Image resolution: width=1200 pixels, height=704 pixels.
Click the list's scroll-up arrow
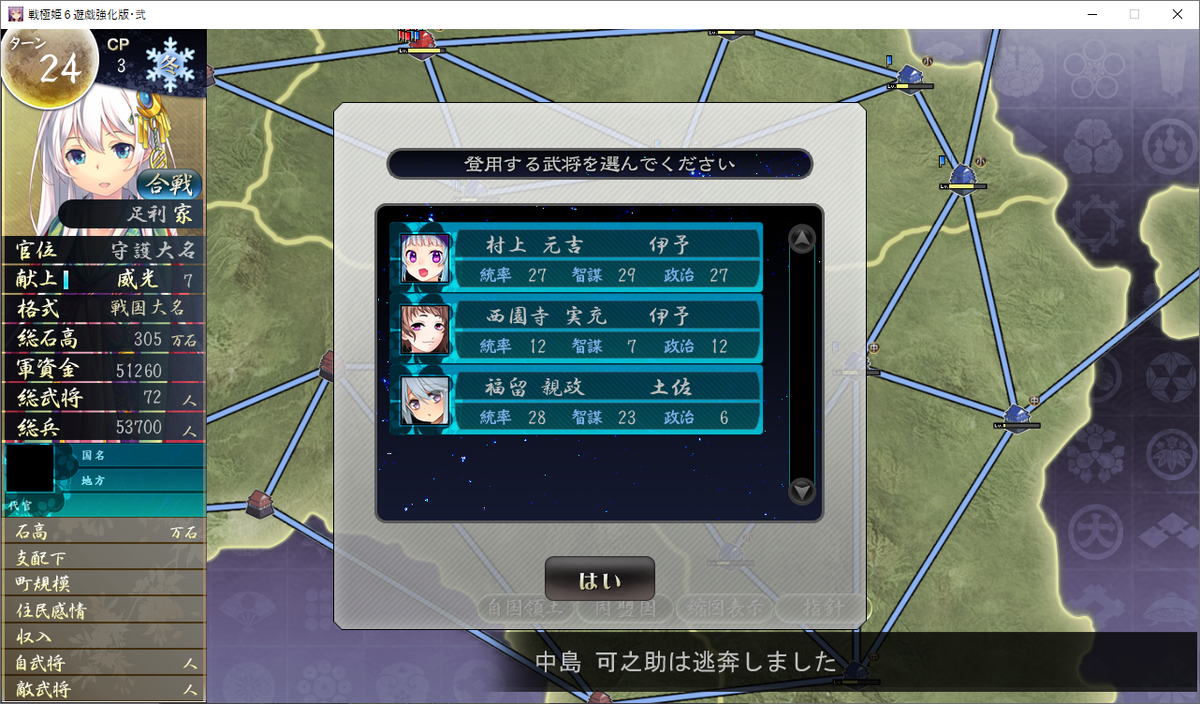tap(802, 239)
